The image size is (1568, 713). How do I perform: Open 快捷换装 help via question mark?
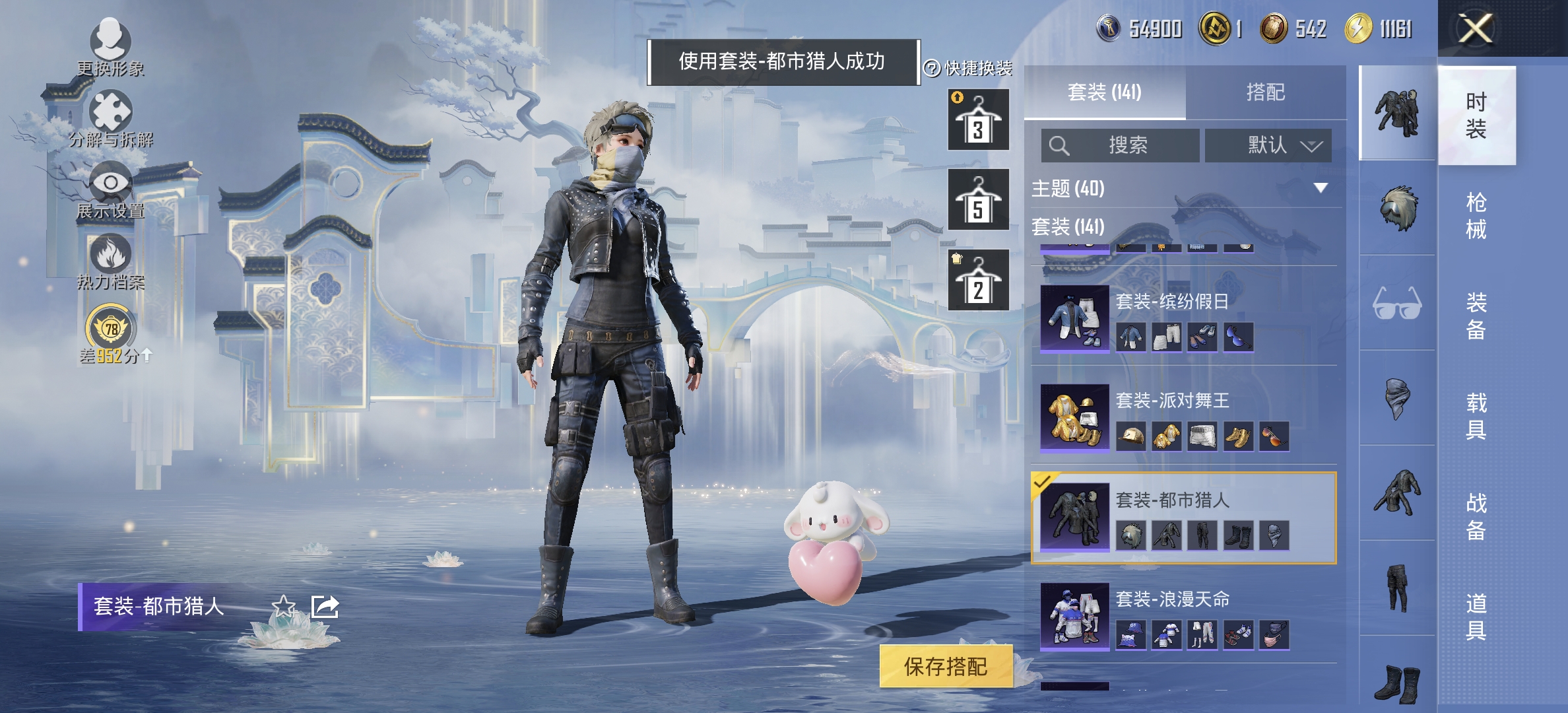click(933, 67)
